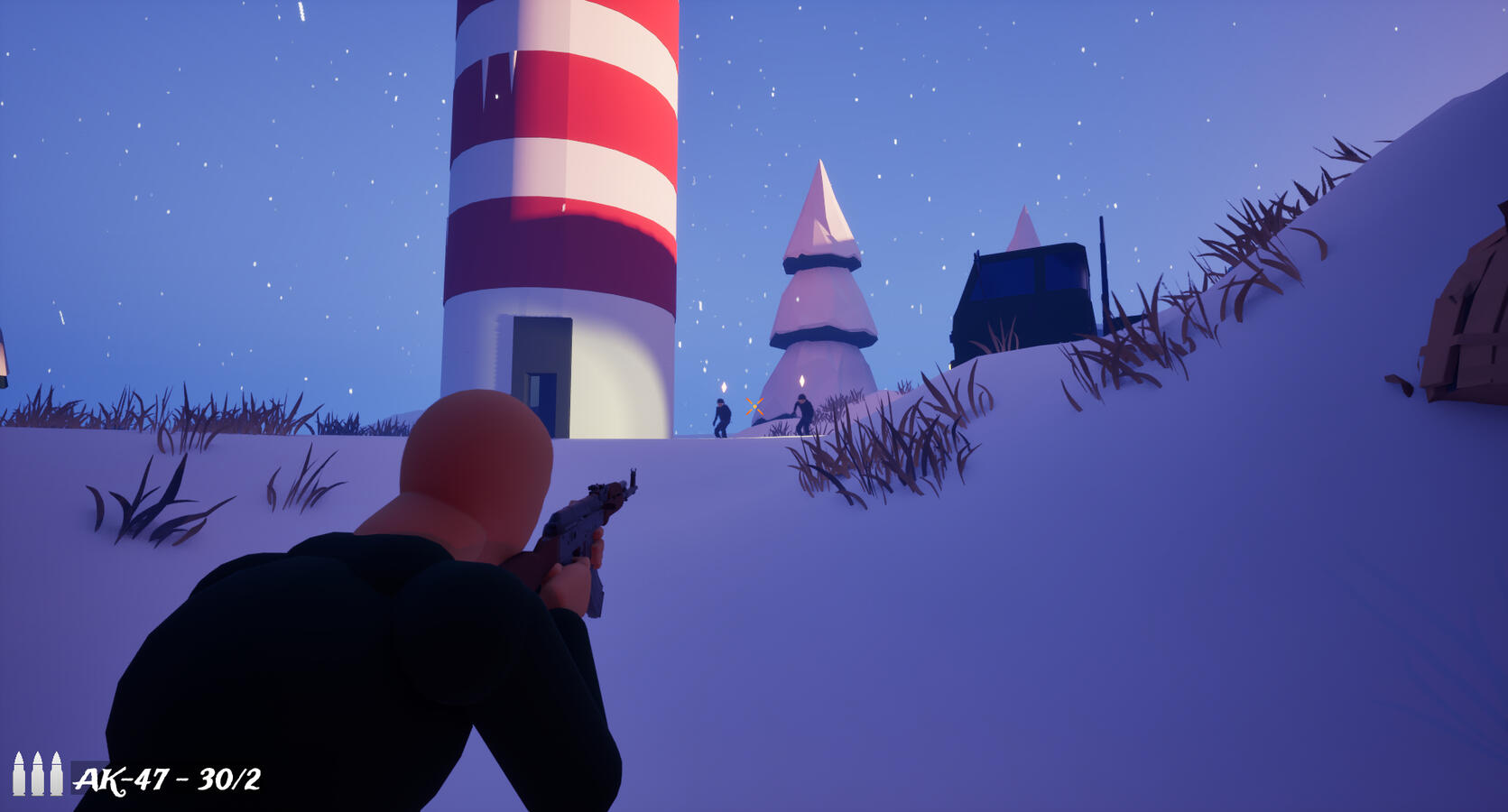Image resolution: width=1508 pixels, height=812 pixels.
Task: Click the third bullet icon in ammo counter
Action: (57, 774)
